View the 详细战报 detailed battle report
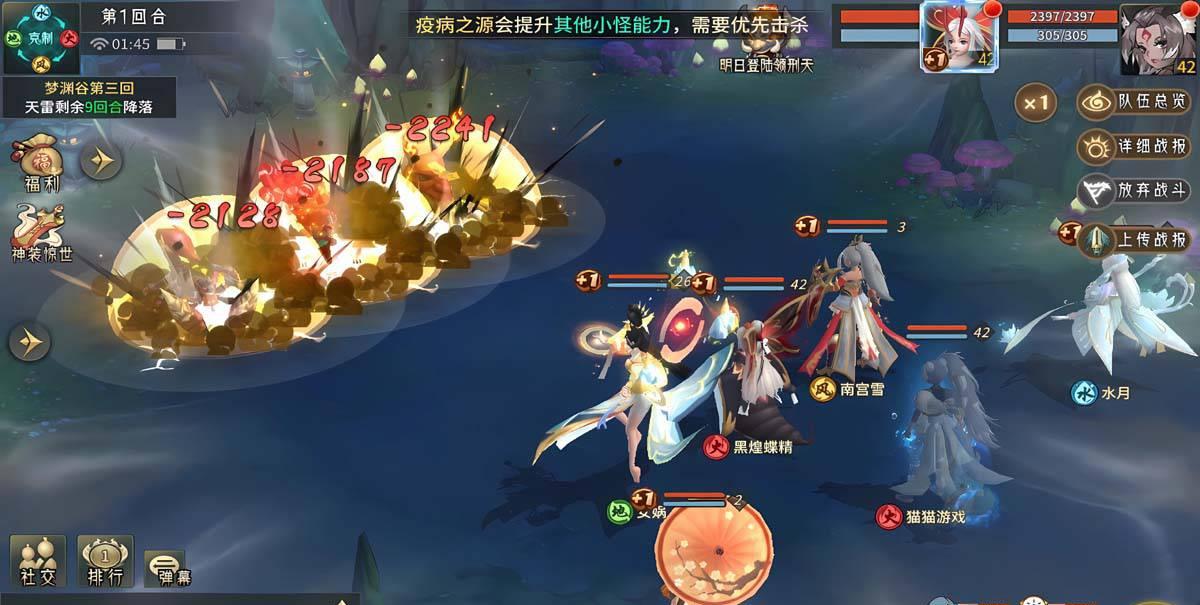This screenshot has height=605, width=1200. pos(1135,147)
